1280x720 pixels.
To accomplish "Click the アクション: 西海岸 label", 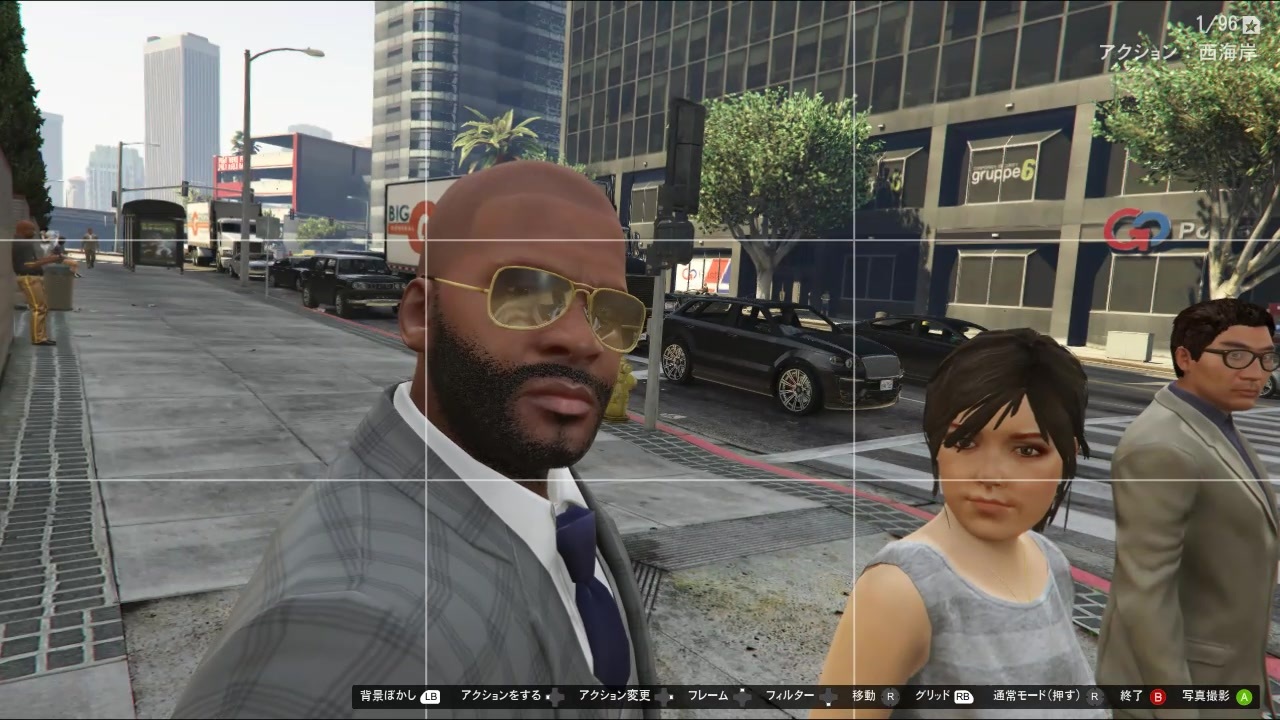I will 1180,52.
